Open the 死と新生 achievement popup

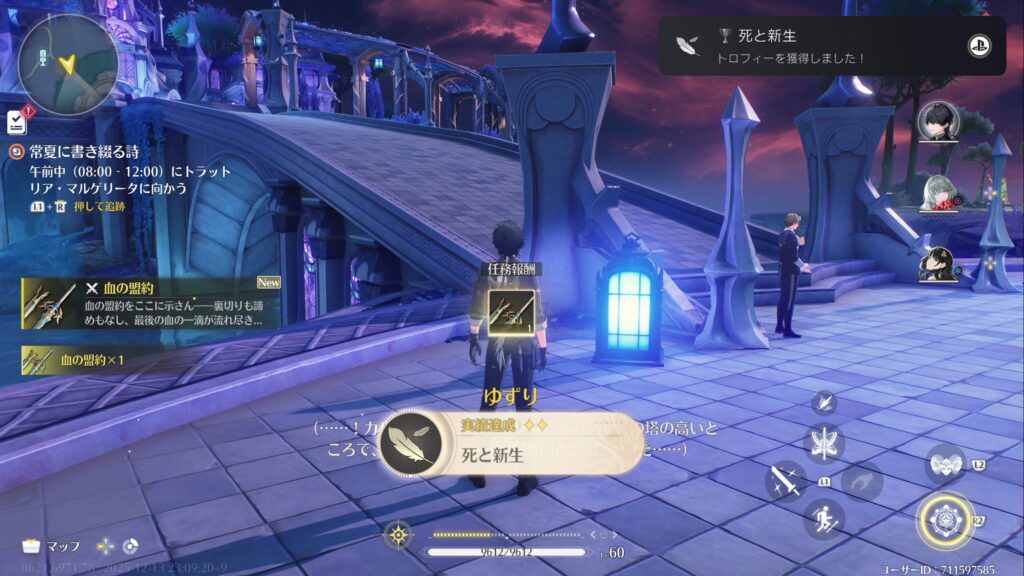[x=510, y=443]
